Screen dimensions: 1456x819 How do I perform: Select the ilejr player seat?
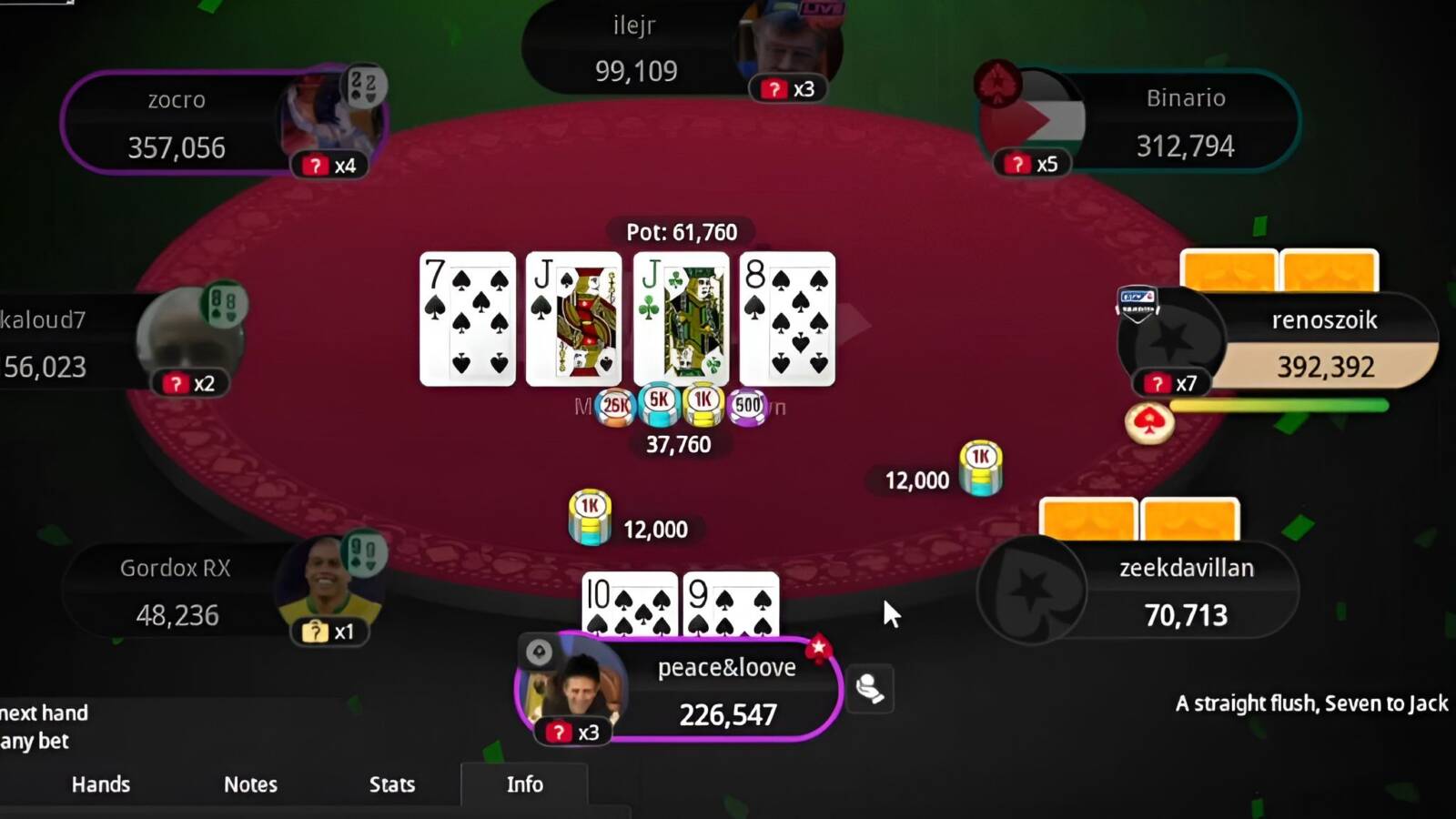(635, 48)
